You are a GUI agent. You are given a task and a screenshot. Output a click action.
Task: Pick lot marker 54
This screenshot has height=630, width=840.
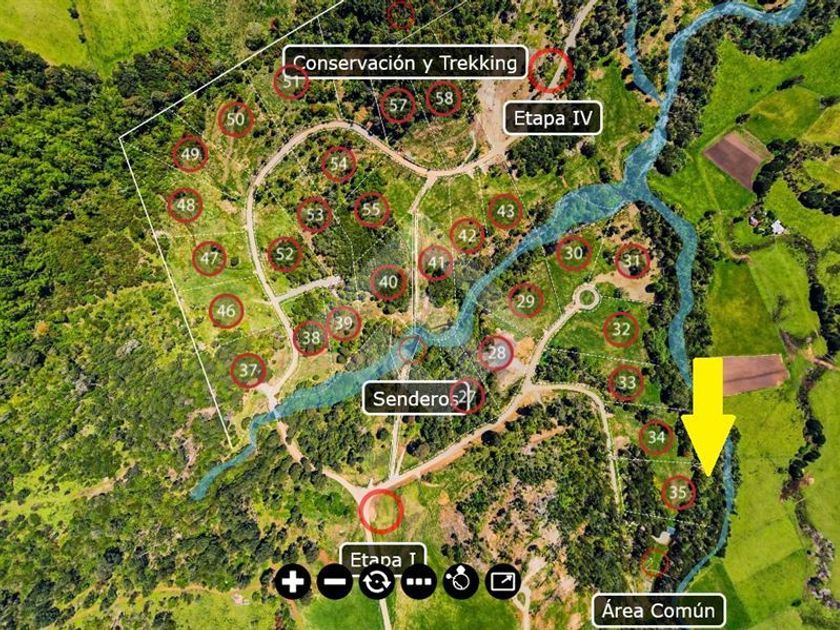[339, 164]
